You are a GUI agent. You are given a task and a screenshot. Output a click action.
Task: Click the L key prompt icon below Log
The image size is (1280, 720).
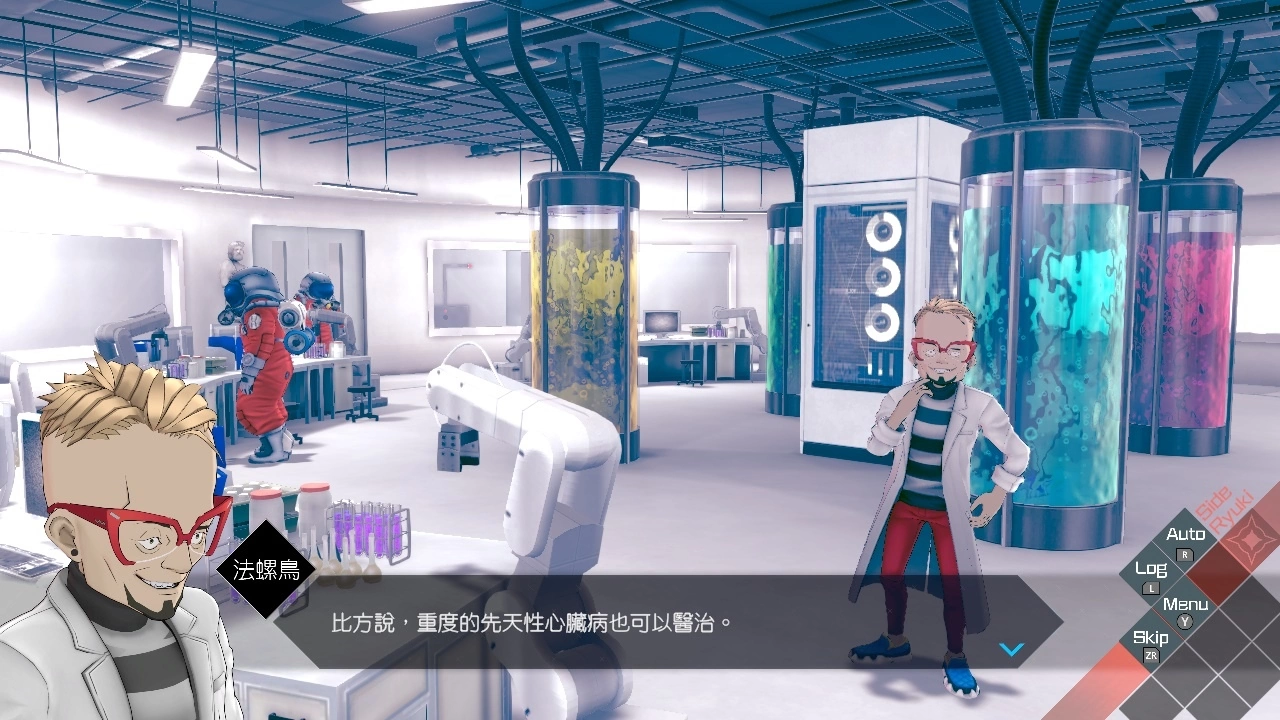(1150, 589)
